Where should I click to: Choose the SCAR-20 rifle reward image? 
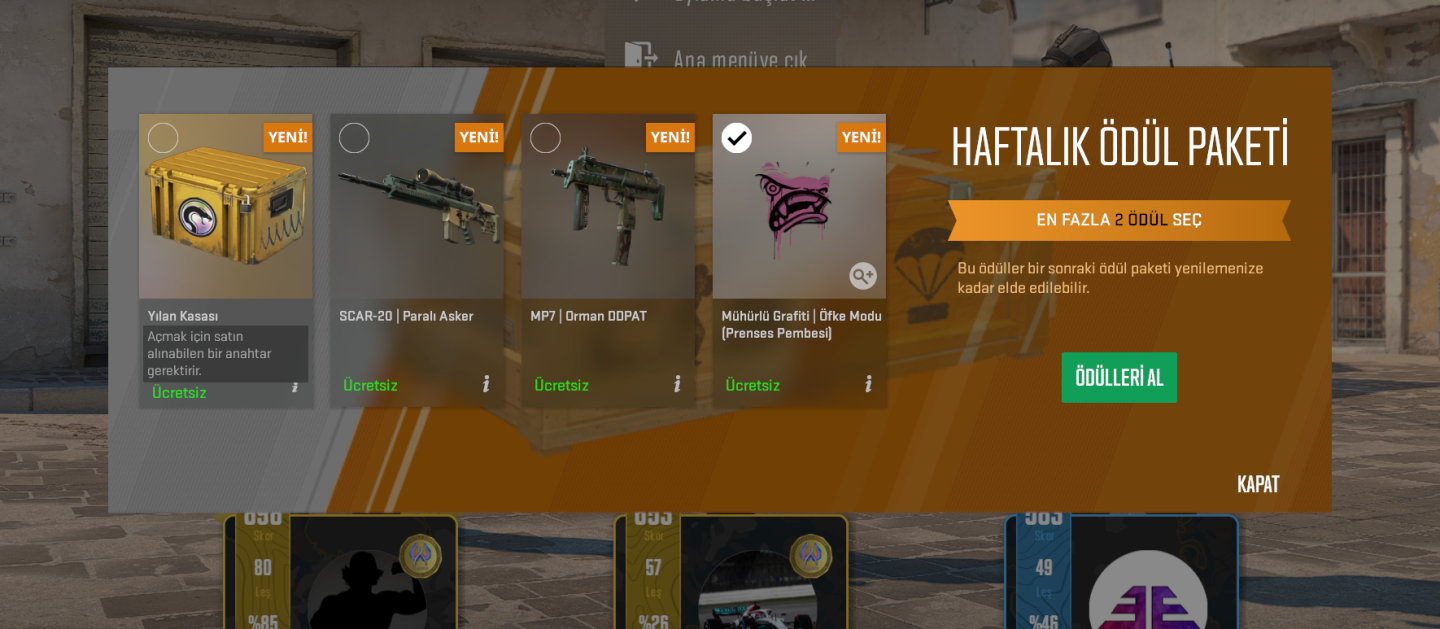coord(416,205)
